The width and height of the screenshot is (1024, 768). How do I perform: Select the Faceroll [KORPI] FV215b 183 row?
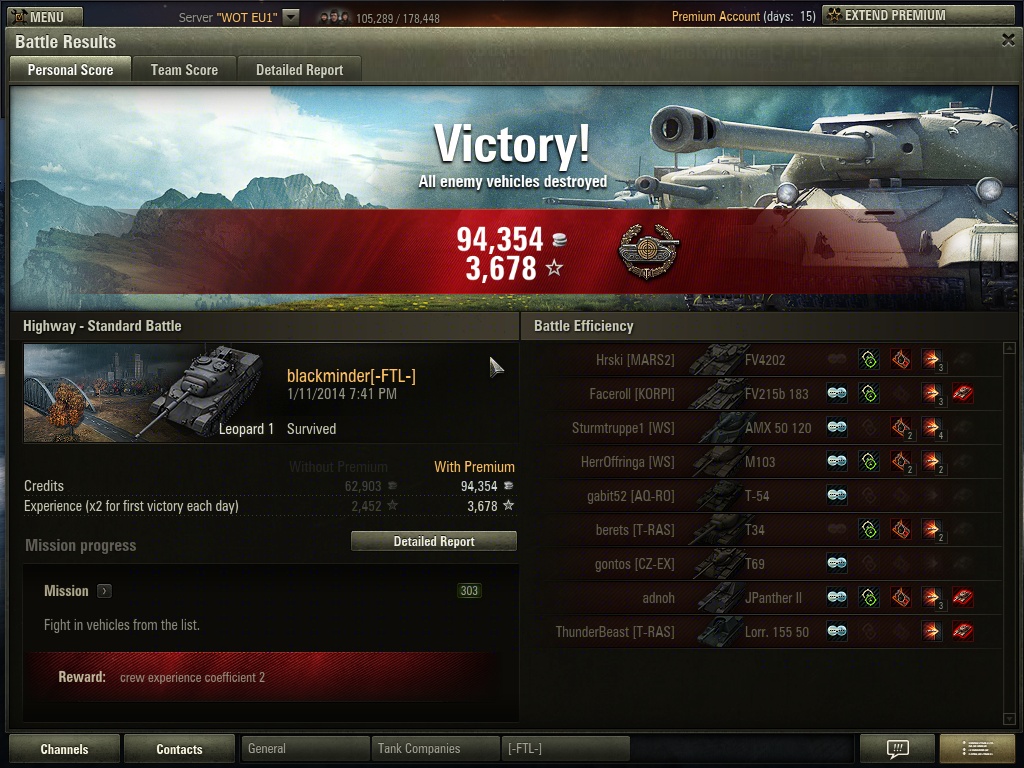click(x=760, y=394)
